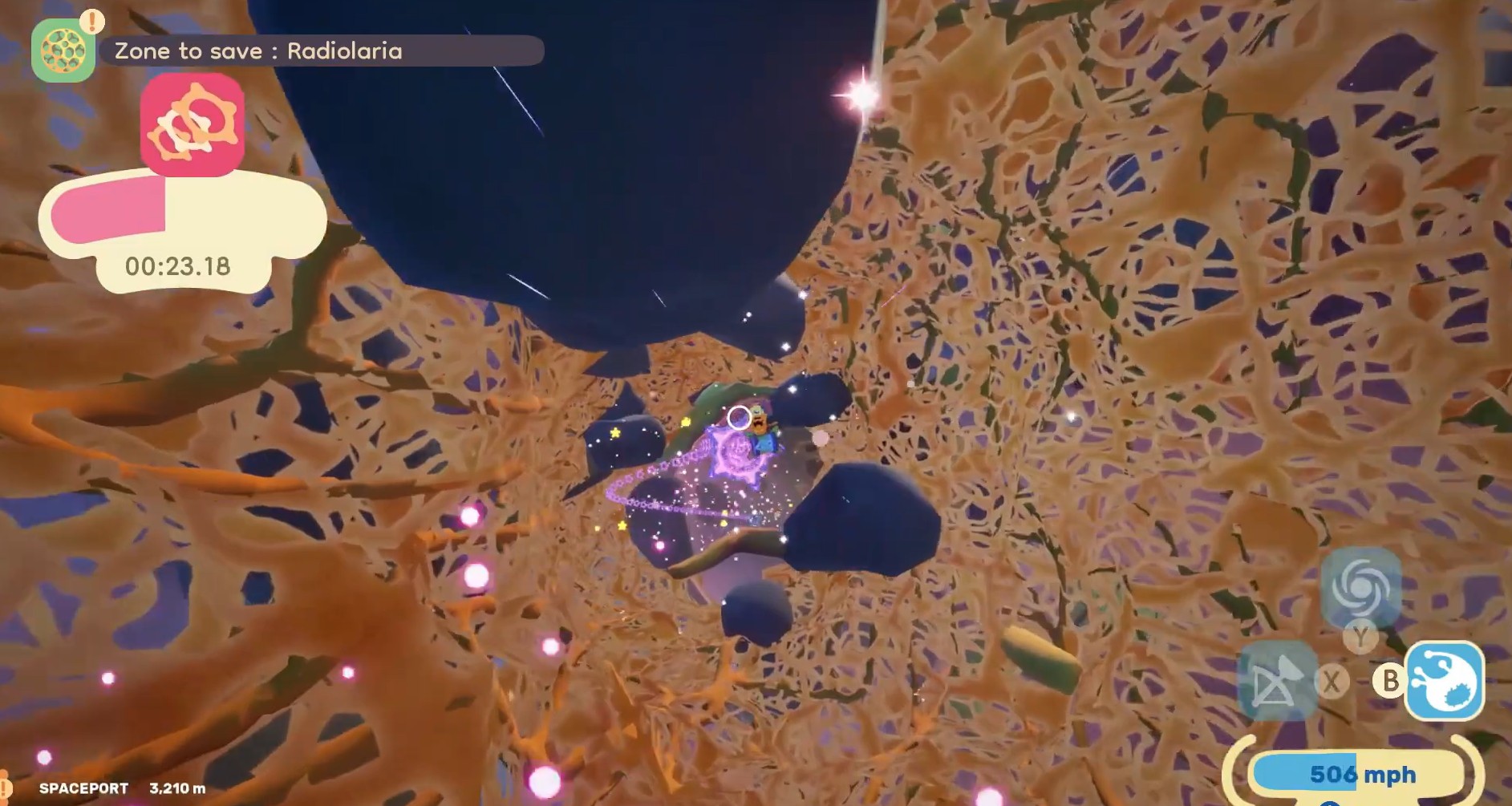Activate the blue creature splash ability
This screenshot has height=806, width=1512.
tap(1445, 681)
